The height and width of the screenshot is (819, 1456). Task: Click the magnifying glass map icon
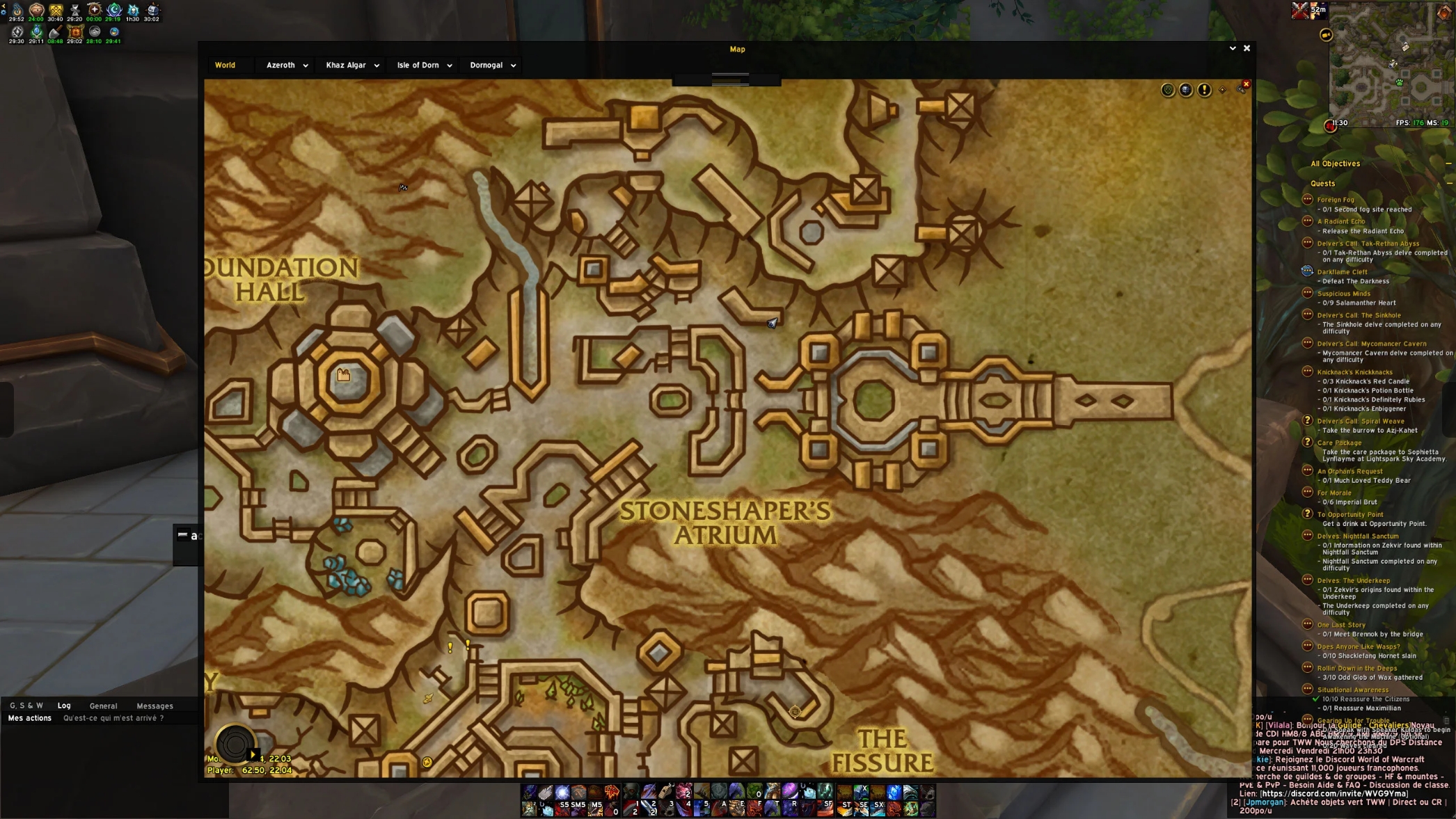tap(1241, 88)
